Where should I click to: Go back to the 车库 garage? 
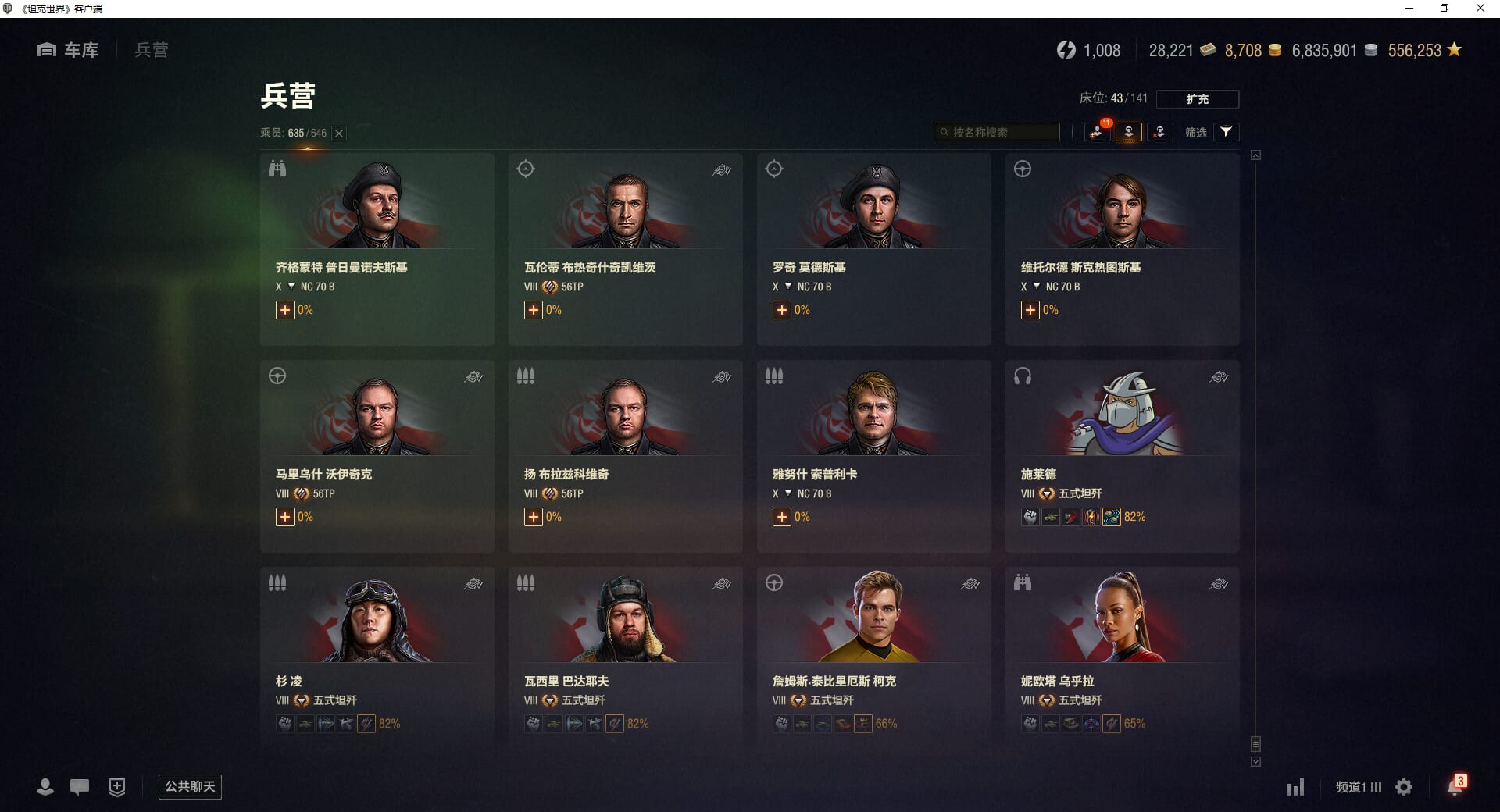(68, 50)
